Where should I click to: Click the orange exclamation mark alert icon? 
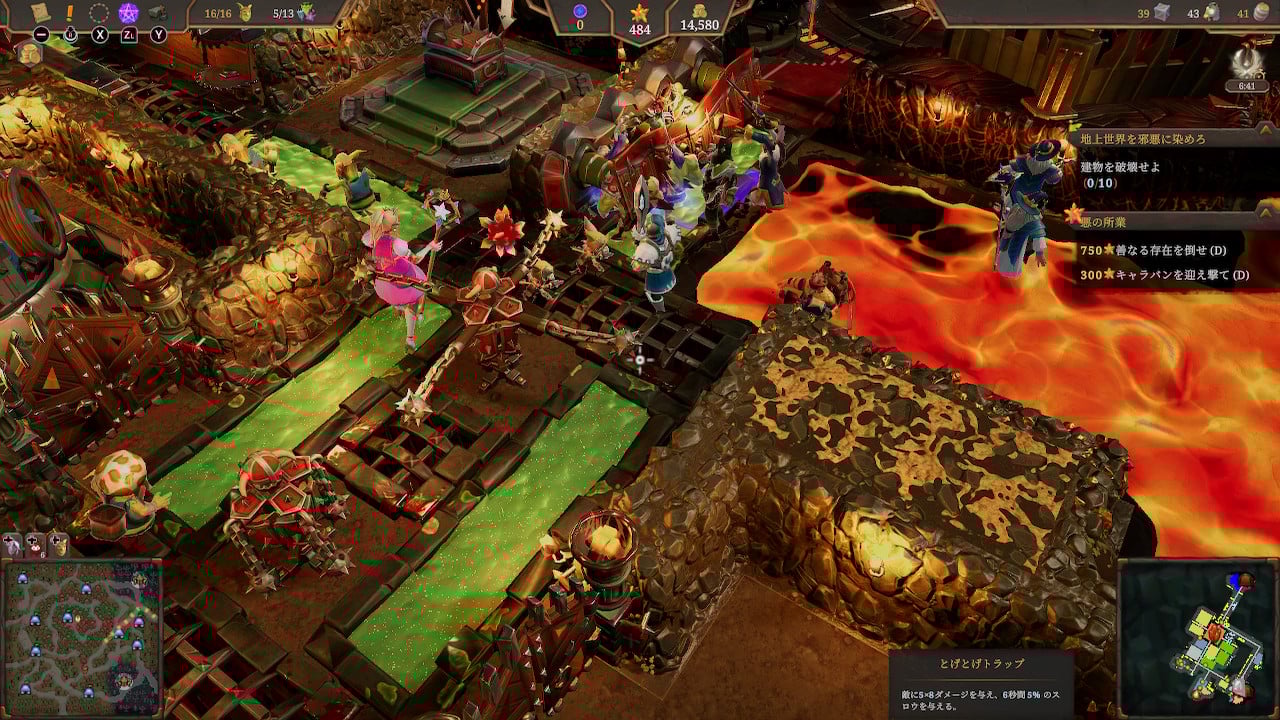click(70, 13)
